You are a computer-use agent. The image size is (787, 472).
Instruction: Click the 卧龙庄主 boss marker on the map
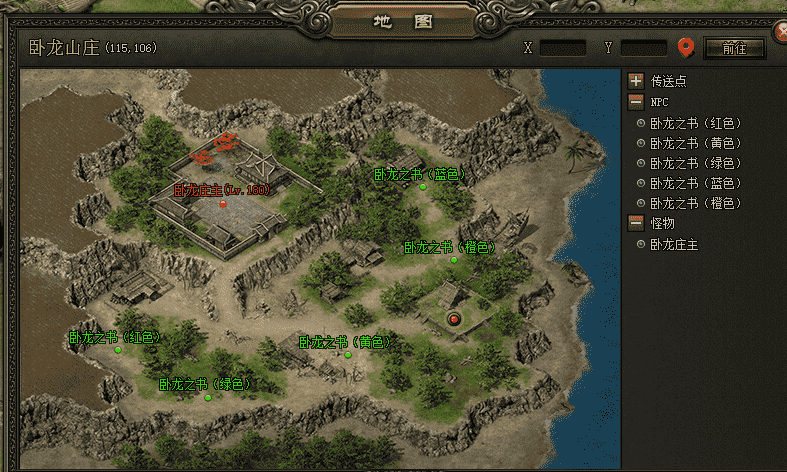pos(223,203)
